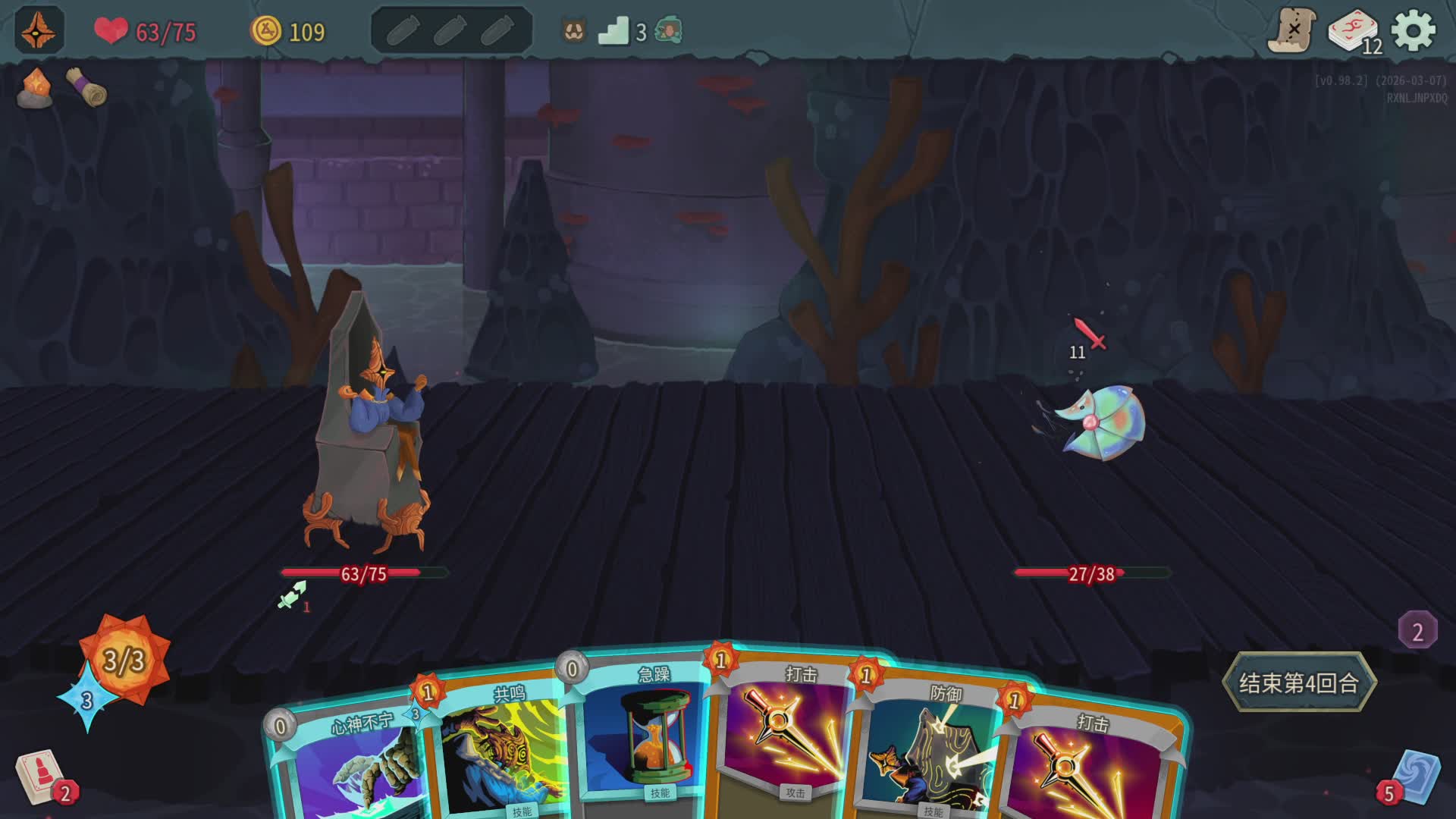Show the exhaust pile with 2 cards
The image size is (1456, 819).
[1417, 631]
